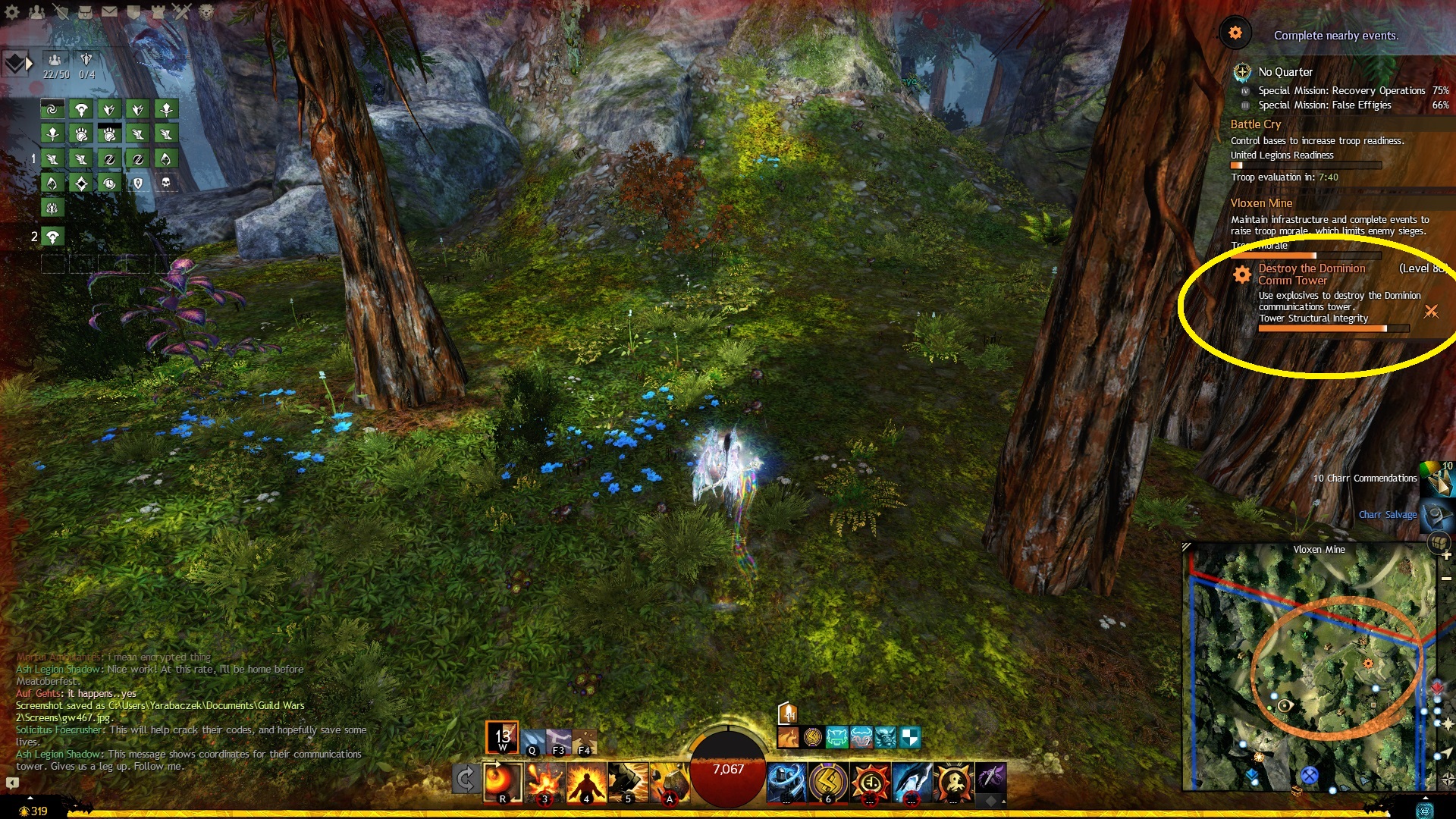
Task: Activate the flaming figure skill on slot 4
Action: [x=587, y=781]
